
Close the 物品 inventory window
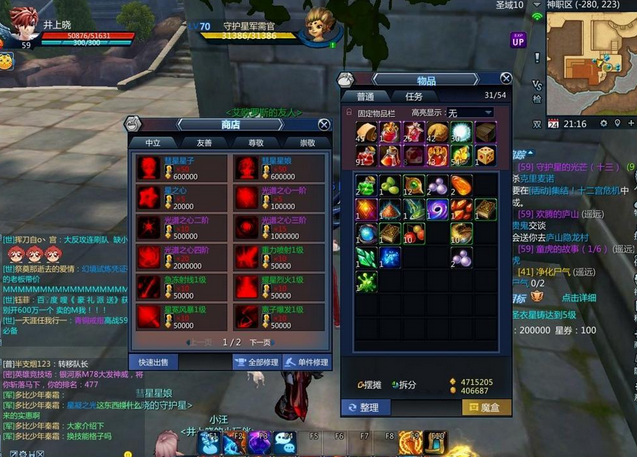[508, 80]
